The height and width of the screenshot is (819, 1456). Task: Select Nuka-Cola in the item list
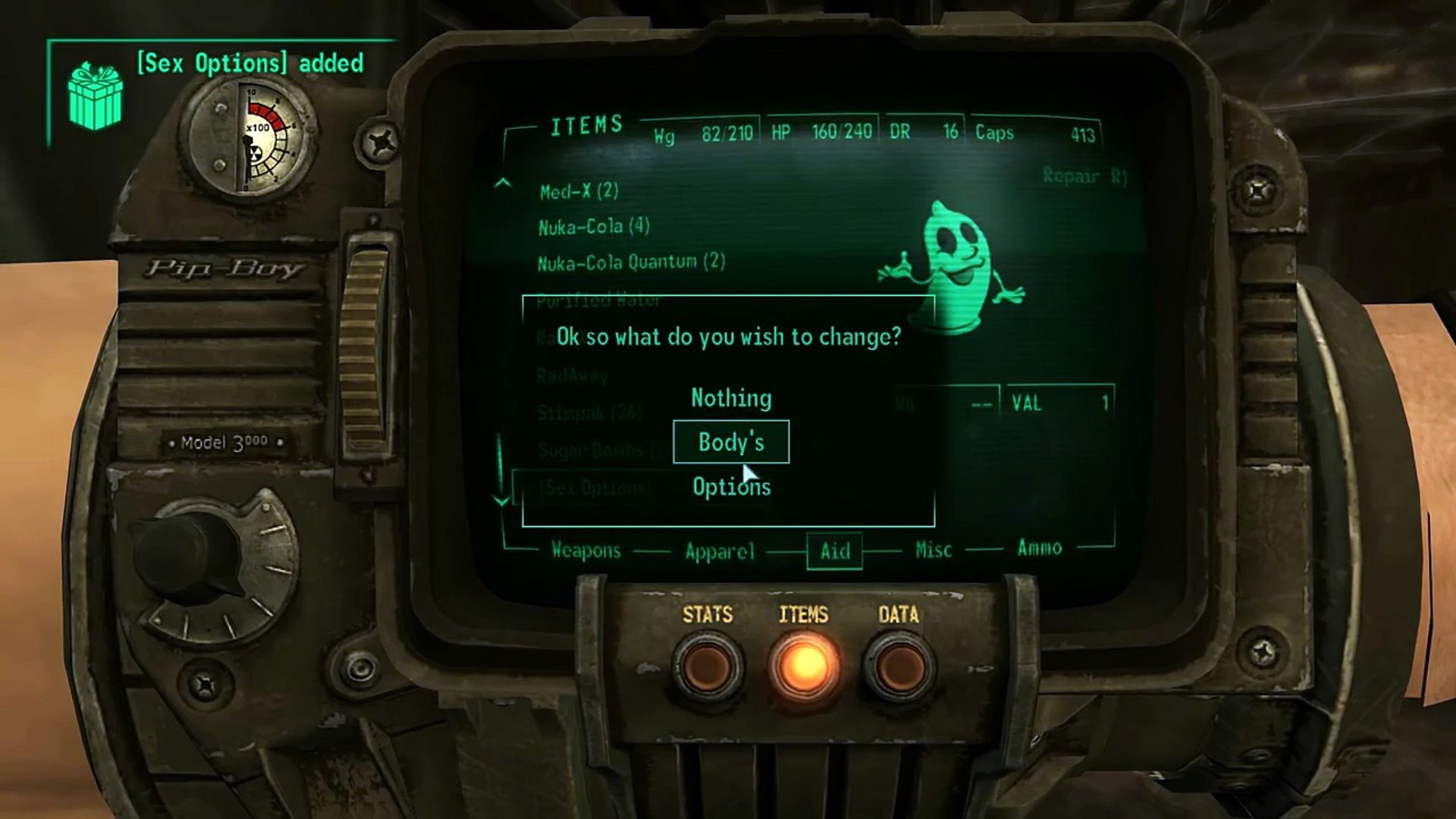pos(594,227)
